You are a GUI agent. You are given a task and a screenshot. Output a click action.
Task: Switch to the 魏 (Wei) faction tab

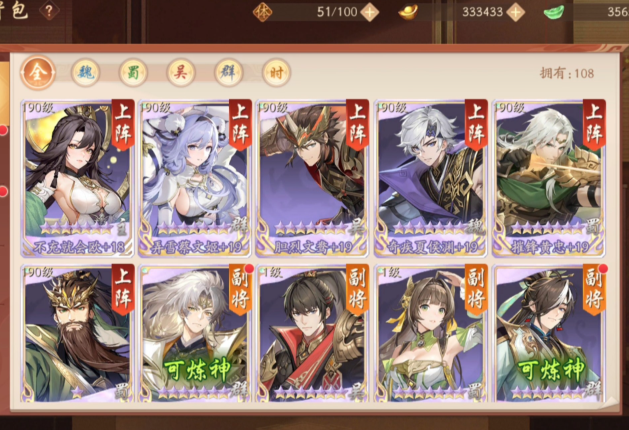coord(85,72)
